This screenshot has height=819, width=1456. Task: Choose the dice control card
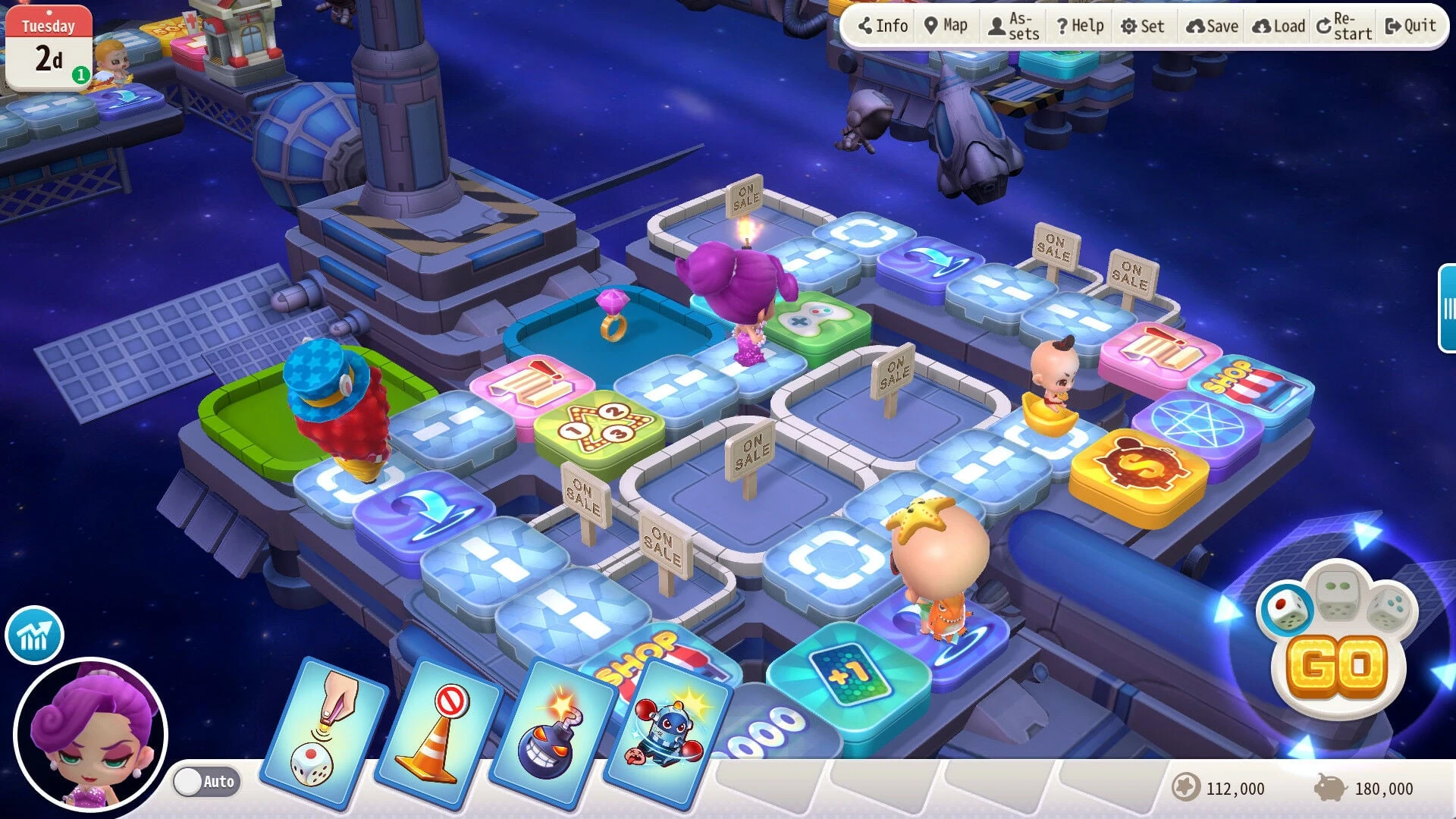coord(322,732)
